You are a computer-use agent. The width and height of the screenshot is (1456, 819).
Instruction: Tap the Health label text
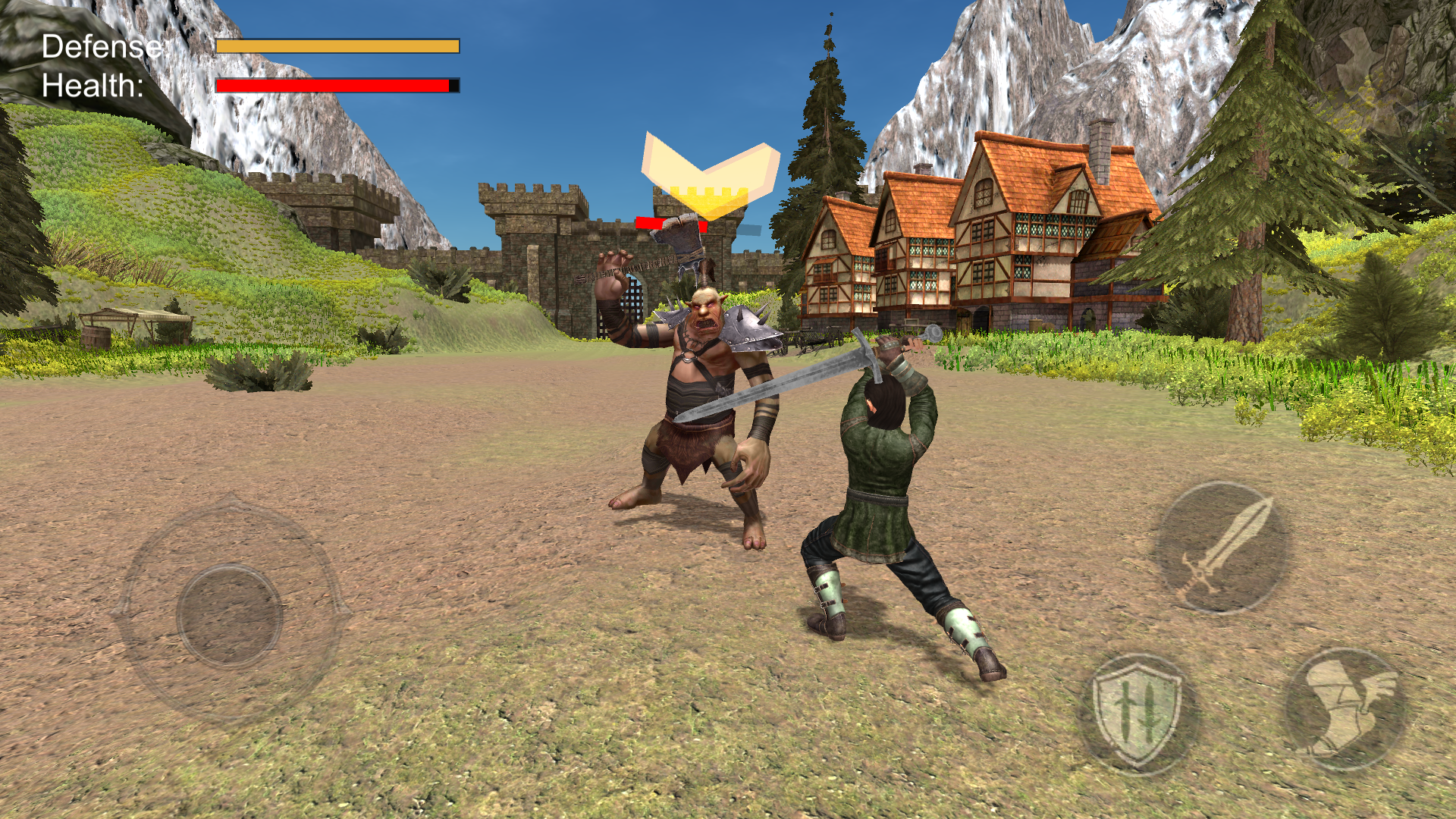(x=92, y=87)
